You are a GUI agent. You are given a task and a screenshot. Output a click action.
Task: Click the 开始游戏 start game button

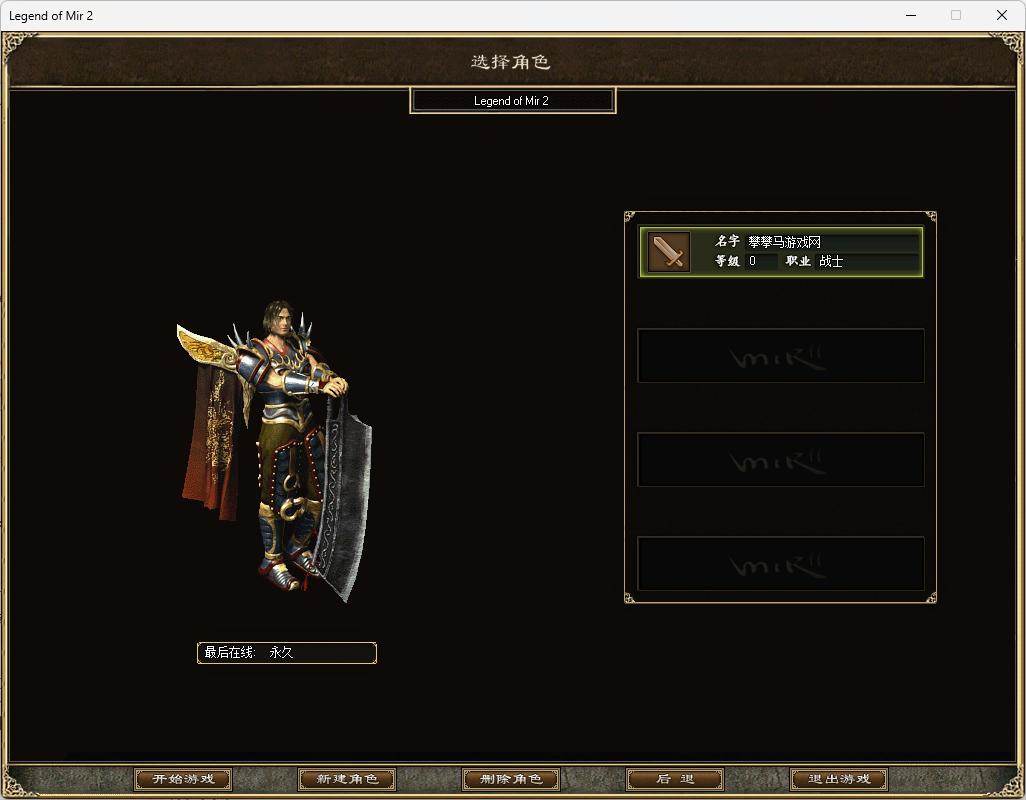183,779
